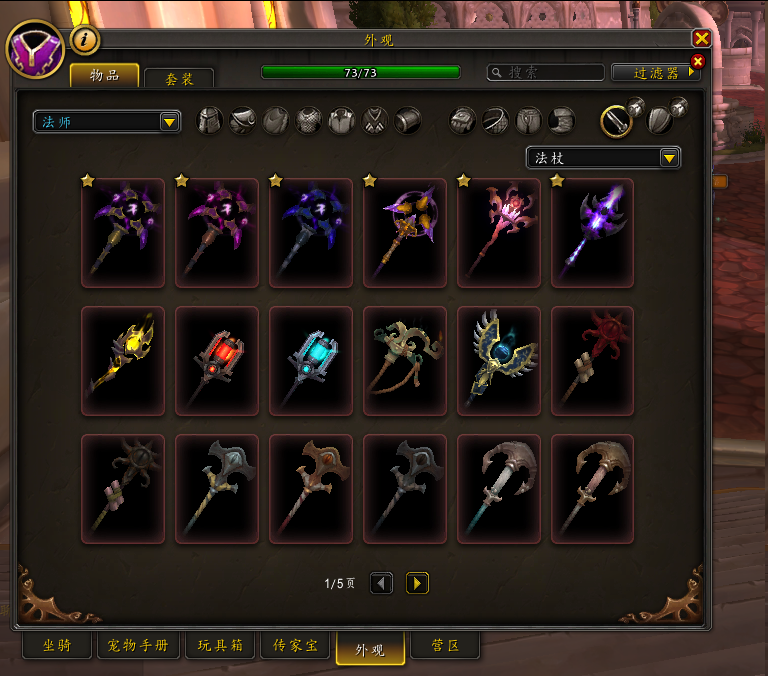
Task: Open the 过滤器 filter menu
Action: tap(662, 73)
